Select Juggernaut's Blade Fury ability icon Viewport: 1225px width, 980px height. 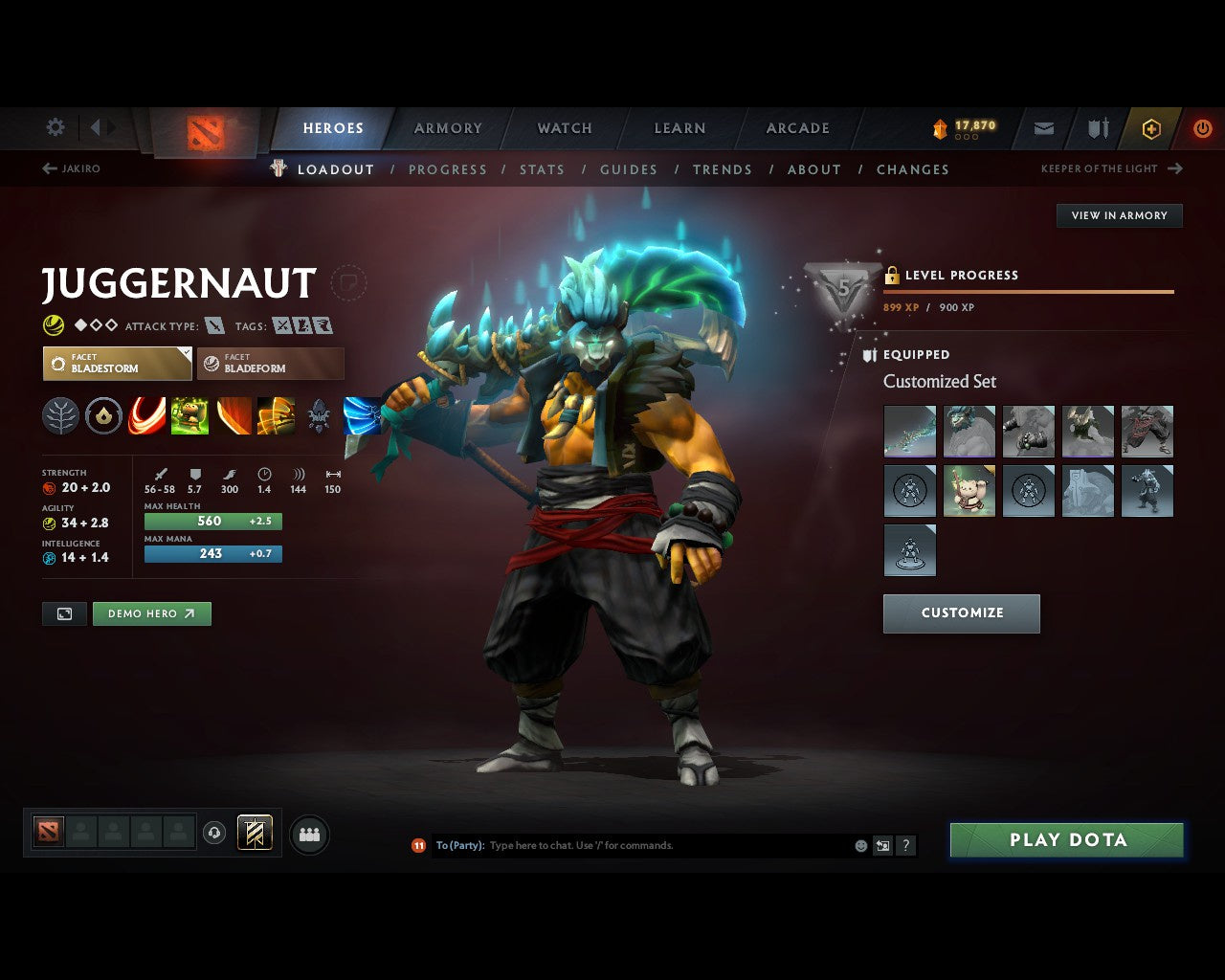(146, 415)
